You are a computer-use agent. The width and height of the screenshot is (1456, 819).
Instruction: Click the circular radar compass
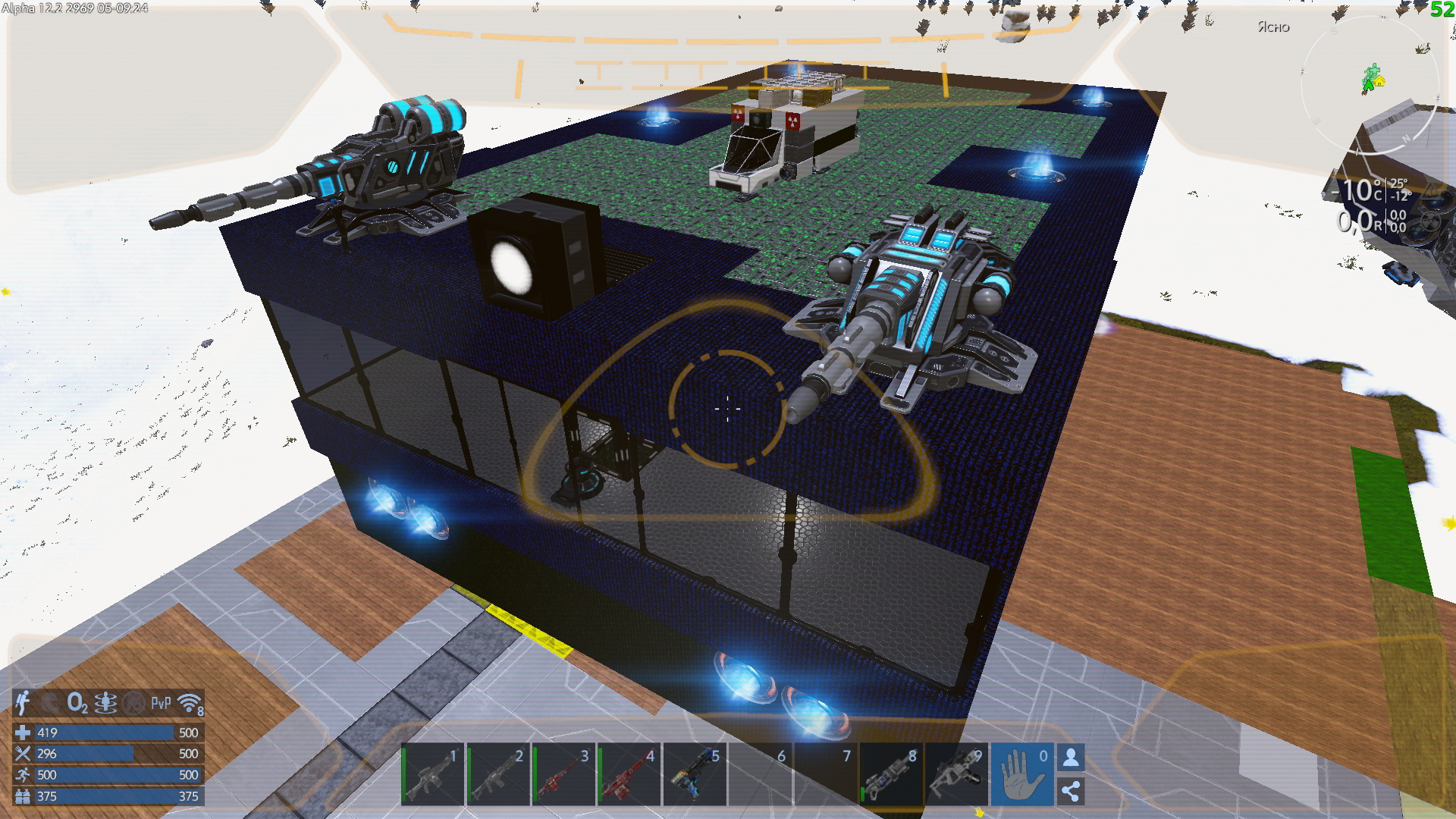(x=1370, y=83)
